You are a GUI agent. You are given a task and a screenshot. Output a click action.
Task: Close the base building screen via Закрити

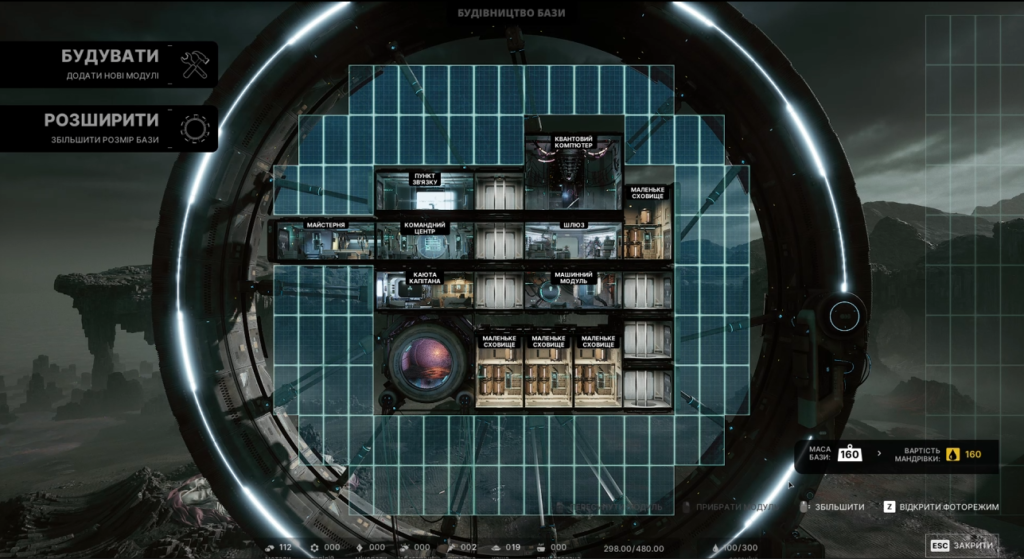point(963,546)
